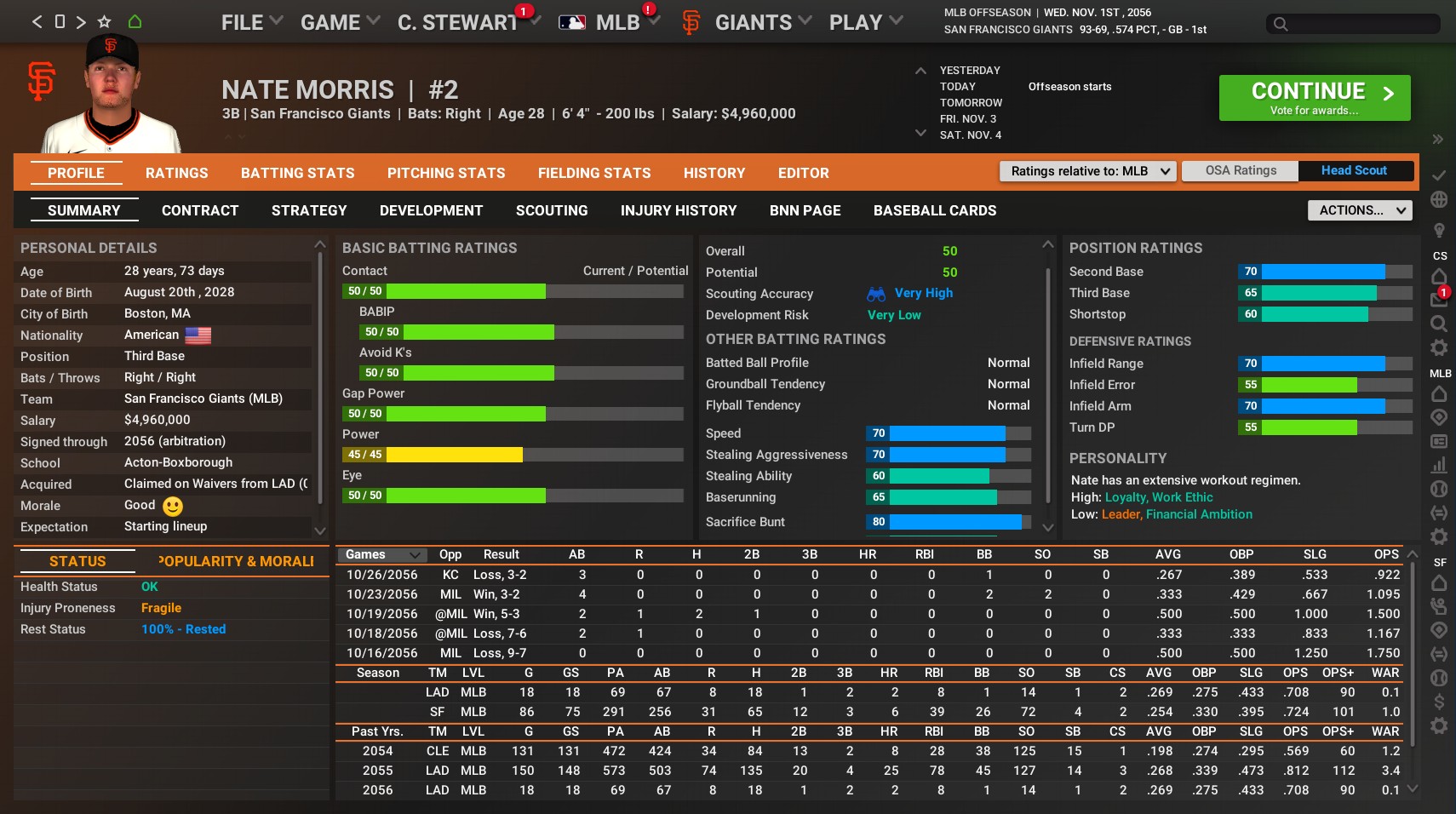1456x814 pixels.
Task: Switch to the BATTING STATS tab
Action: [x=297, y=173]
